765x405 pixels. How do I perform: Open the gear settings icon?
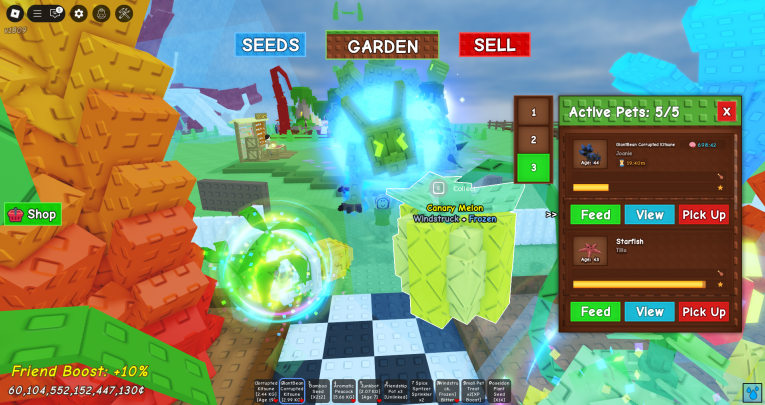click(x=78, y=13)
